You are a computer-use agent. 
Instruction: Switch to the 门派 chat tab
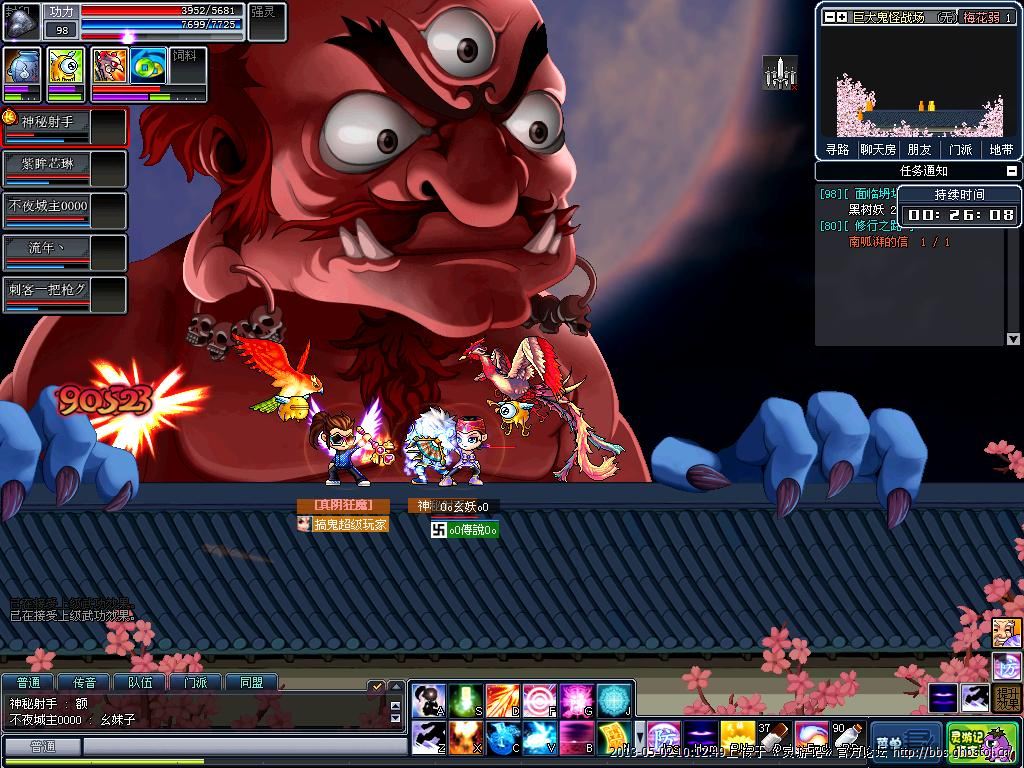(x=195, y=683)
